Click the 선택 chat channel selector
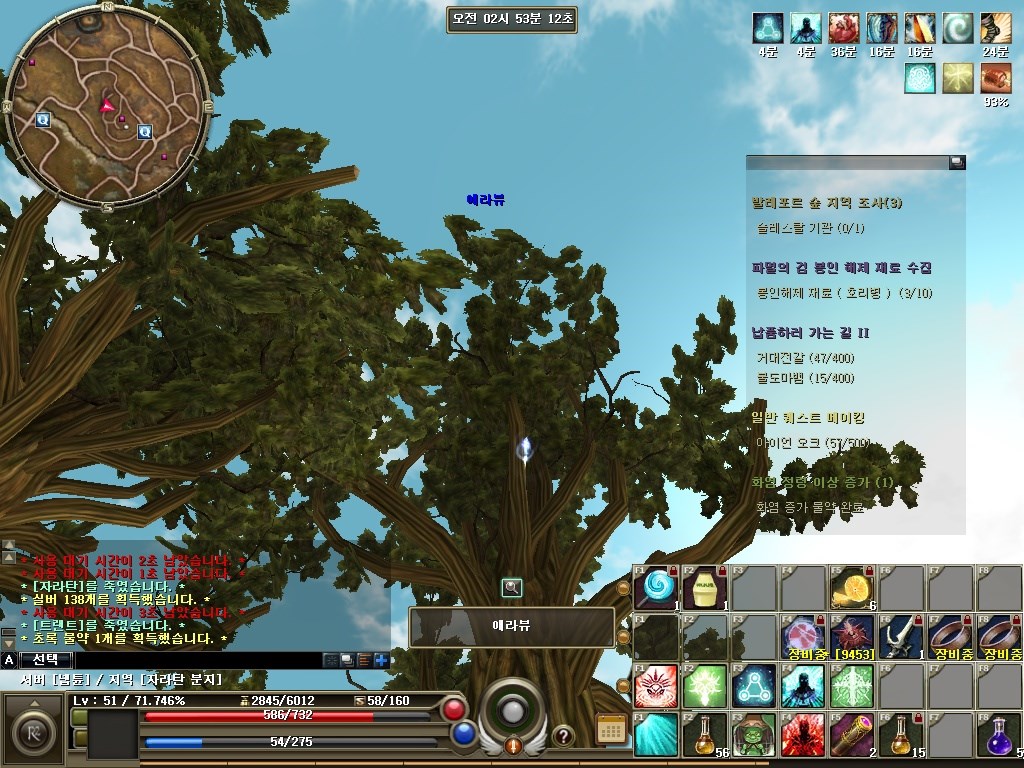Screen dimensions: 1024x768 (46, 660)
